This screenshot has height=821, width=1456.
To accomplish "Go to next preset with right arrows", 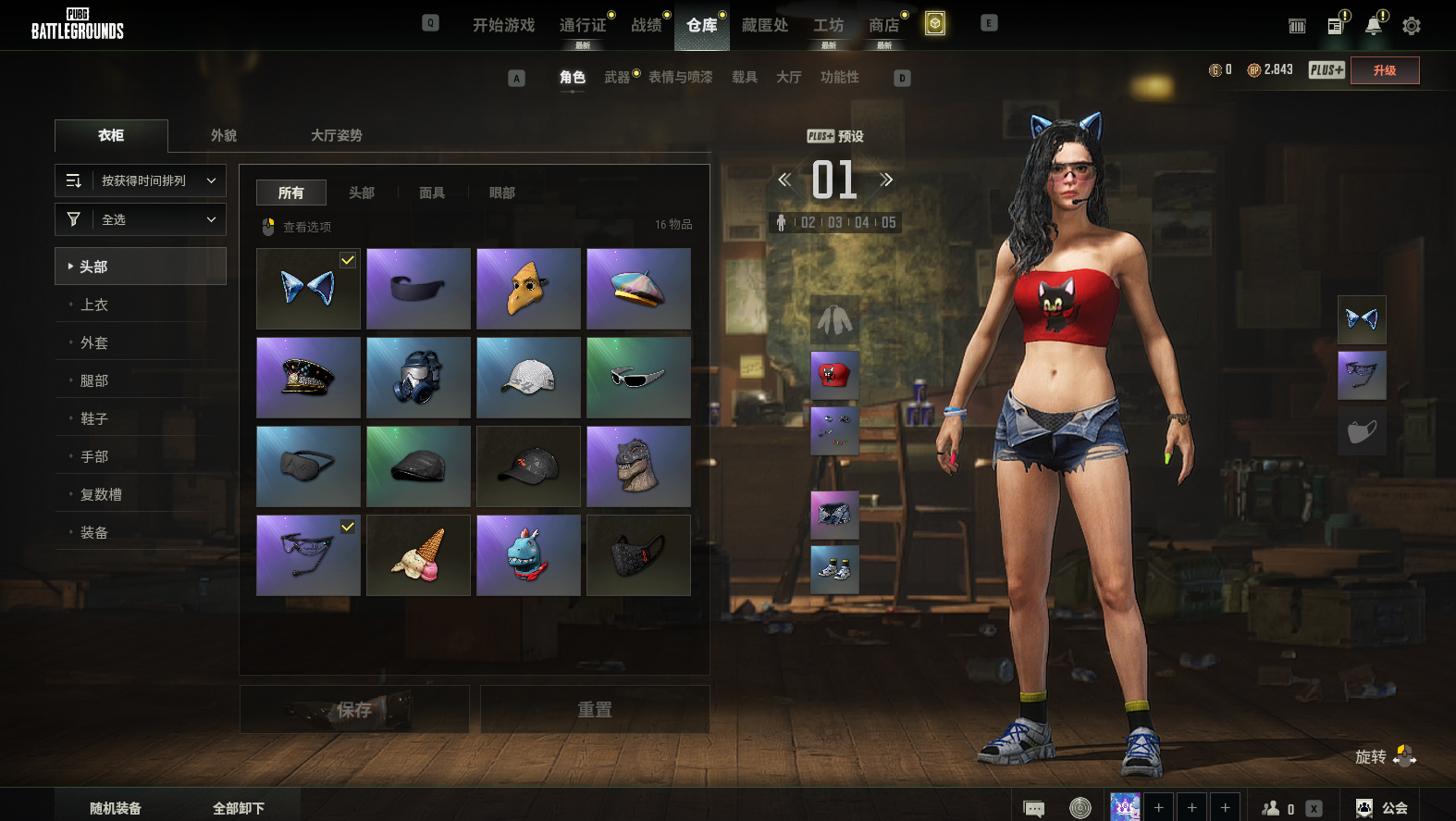I will click(x=886, y=180).
